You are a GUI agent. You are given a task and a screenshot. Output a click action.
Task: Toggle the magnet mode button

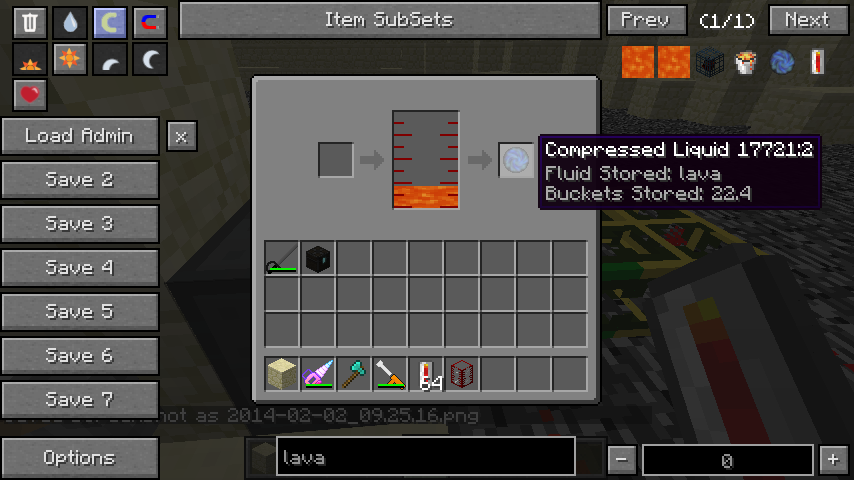(x=149, y=21)
